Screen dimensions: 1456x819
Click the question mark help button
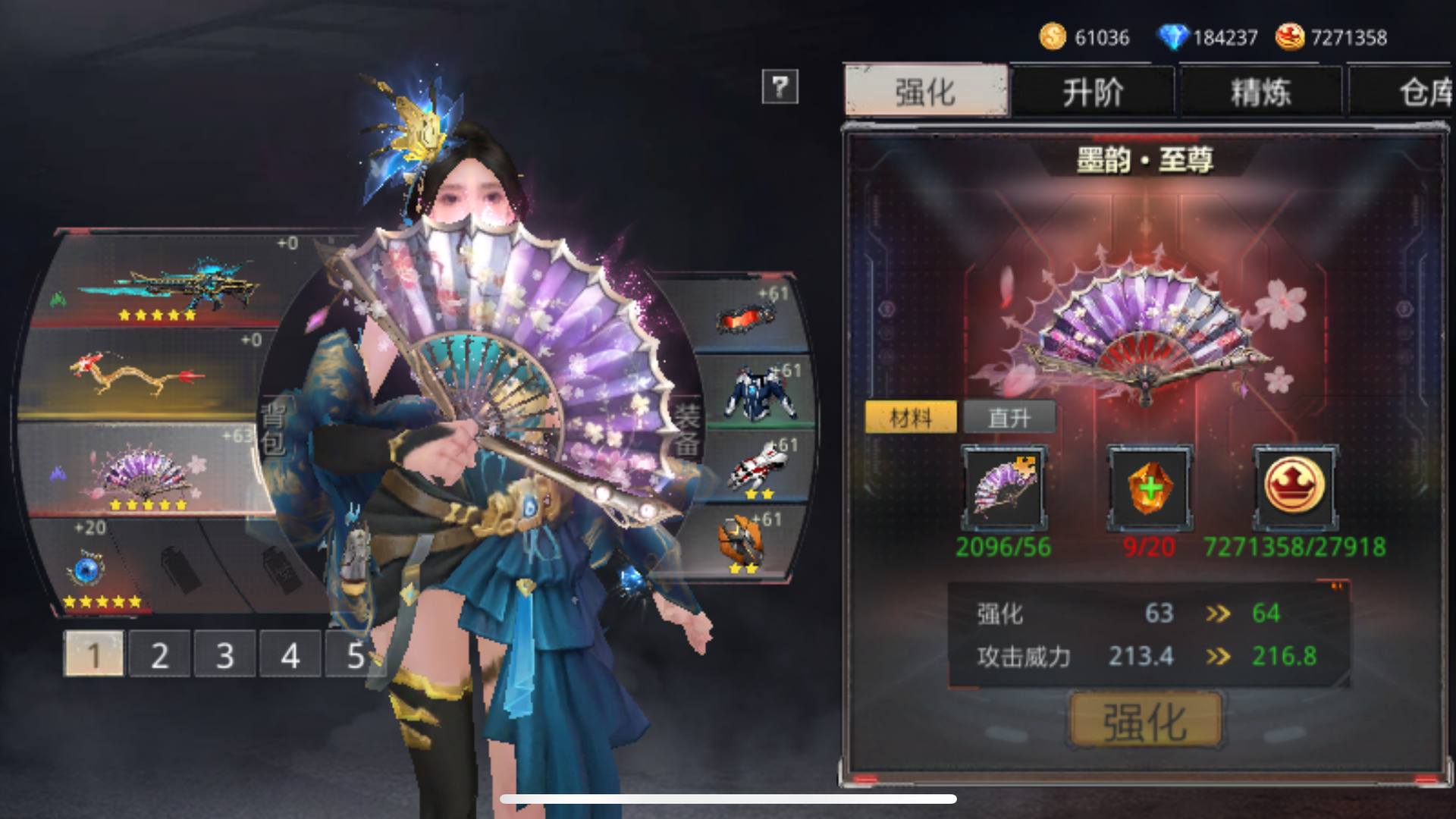point(780,86)
